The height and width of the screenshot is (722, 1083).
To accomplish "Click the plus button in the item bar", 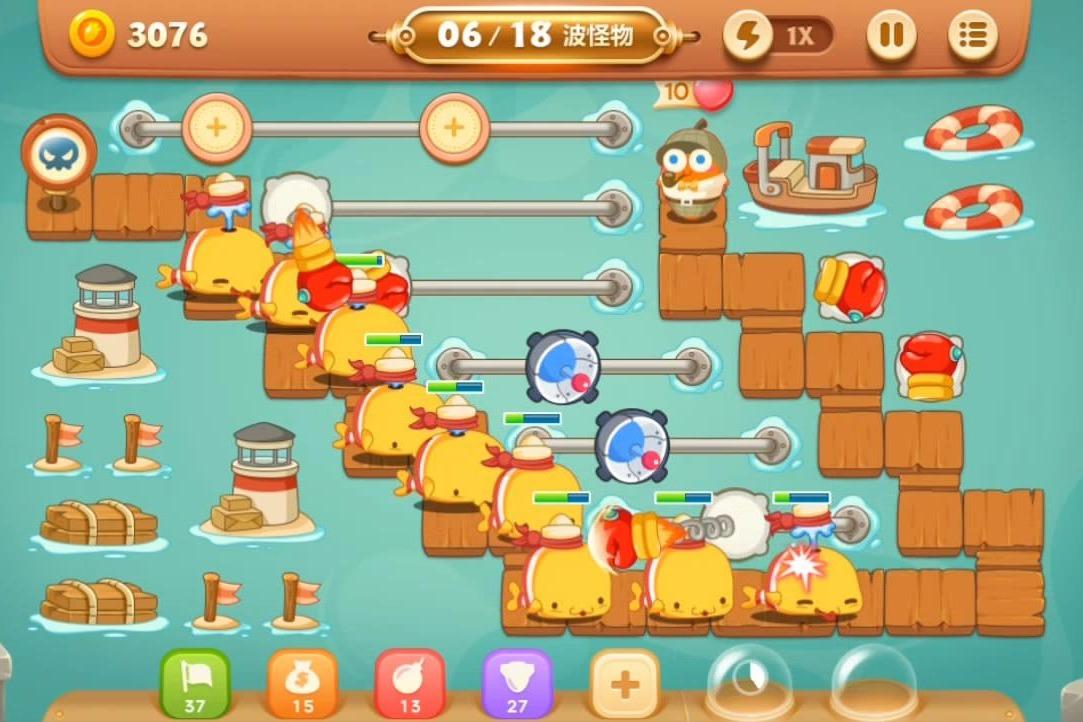I will 625,685.
